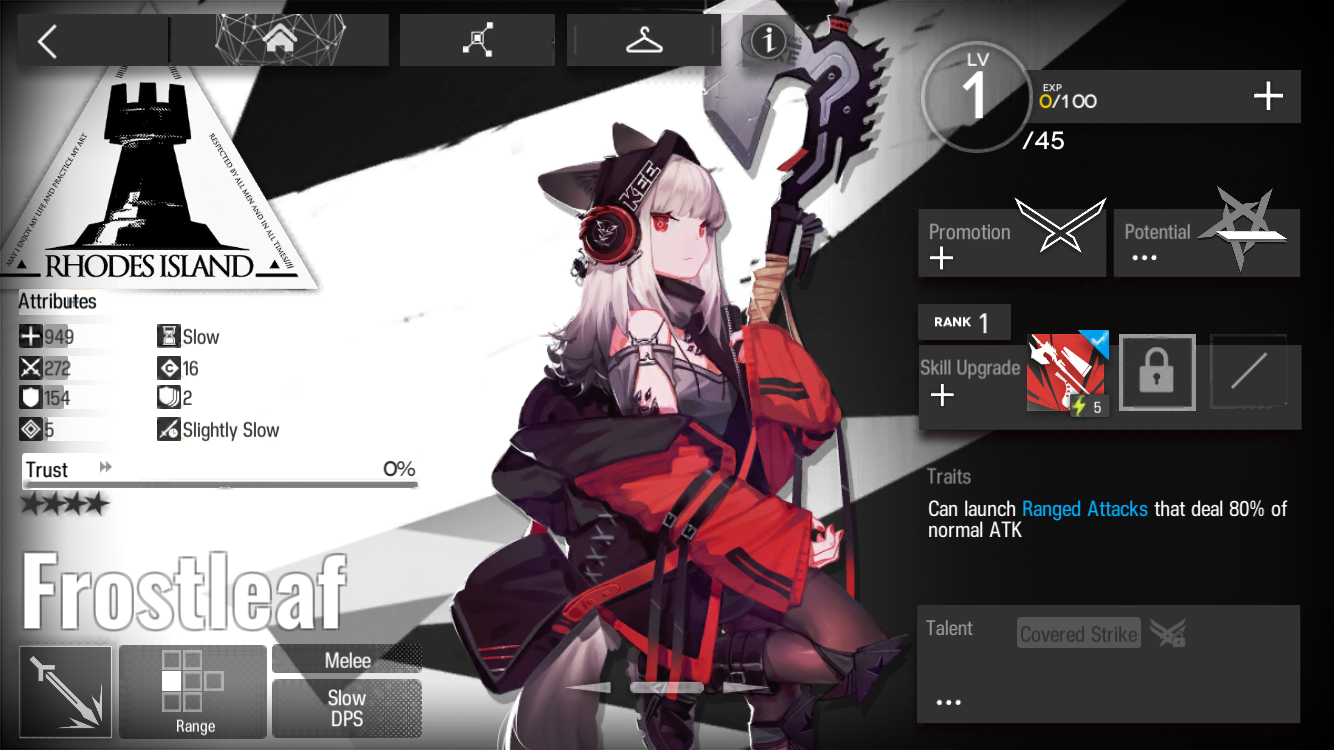Click the melee class icon beside the Range grid

coord(65,691)
